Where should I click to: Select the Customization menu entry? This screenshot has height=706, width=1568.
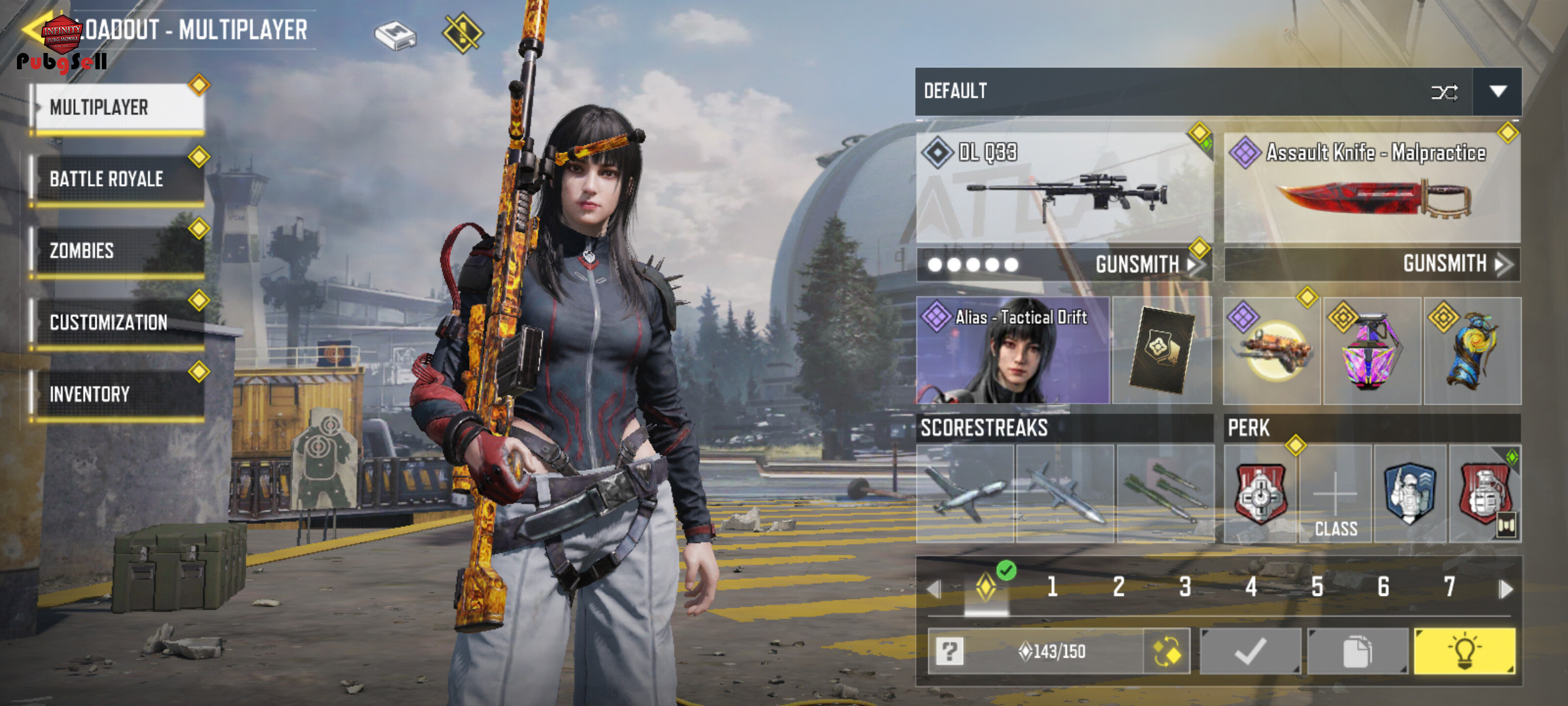[118, 323]
